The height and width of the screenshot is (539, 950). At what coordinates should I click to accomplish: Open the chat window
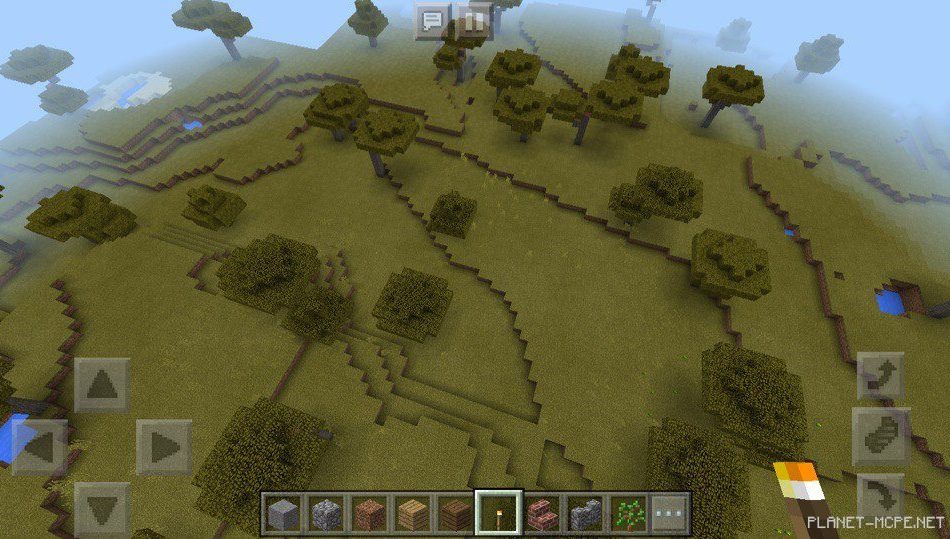tap(432, 18)
